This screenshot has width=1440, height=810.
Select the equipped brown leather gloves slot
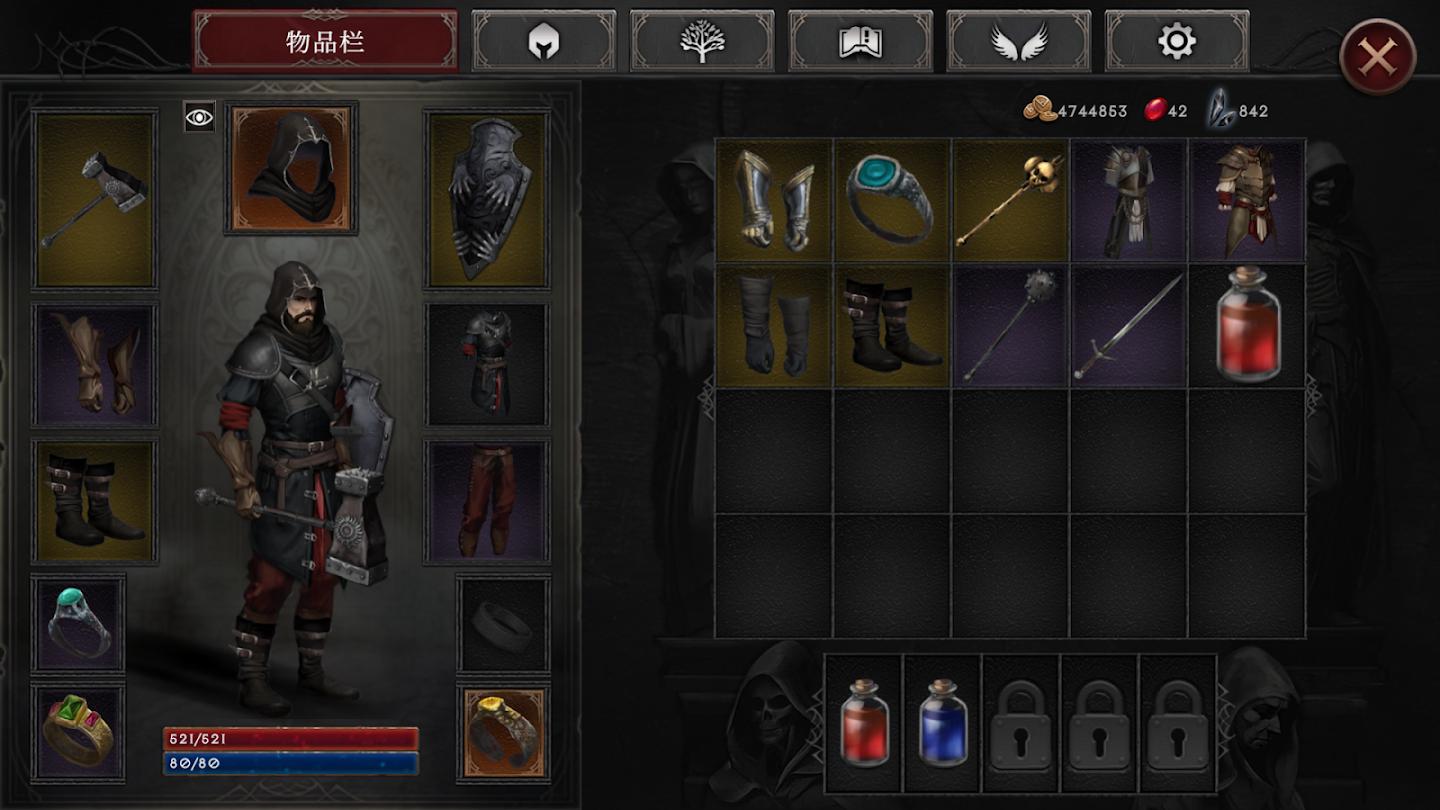coord(95,363)
